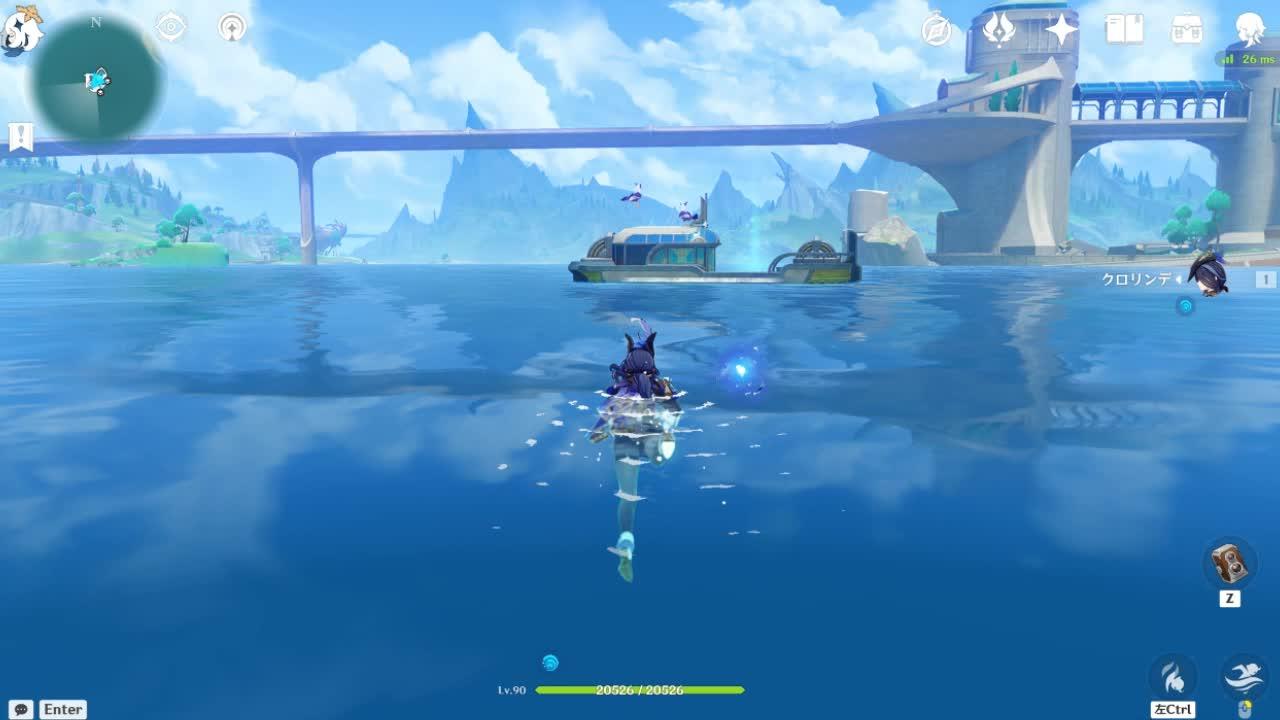Open the character profile icon in the top bar
Viewport: 1280px width, 720px height.
[x=1250, y=29]
